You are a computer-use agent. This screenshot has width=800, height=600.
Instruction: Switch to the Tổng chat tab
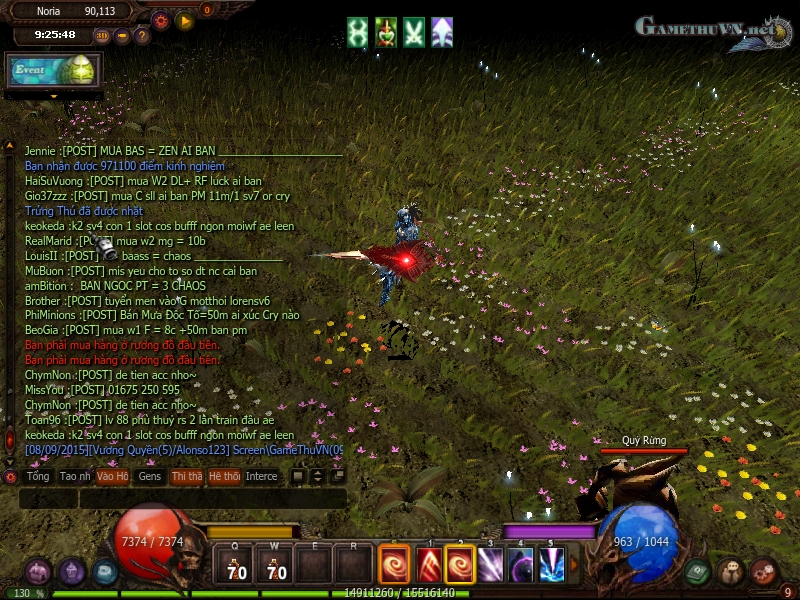coord(38,477)
